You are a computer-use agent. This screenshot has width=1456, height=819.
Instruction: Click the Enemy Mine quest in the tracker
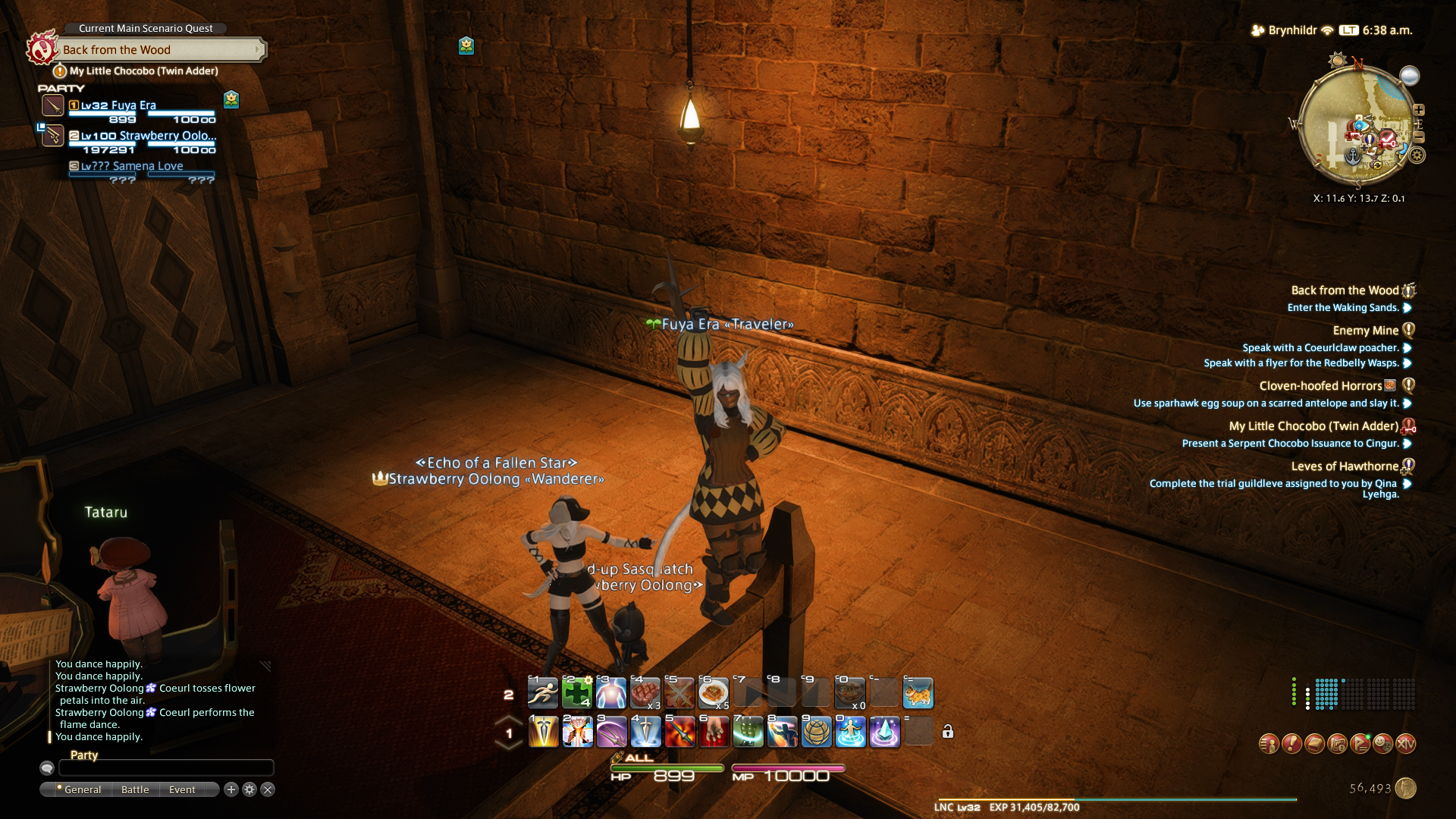tap(1365, 331)
